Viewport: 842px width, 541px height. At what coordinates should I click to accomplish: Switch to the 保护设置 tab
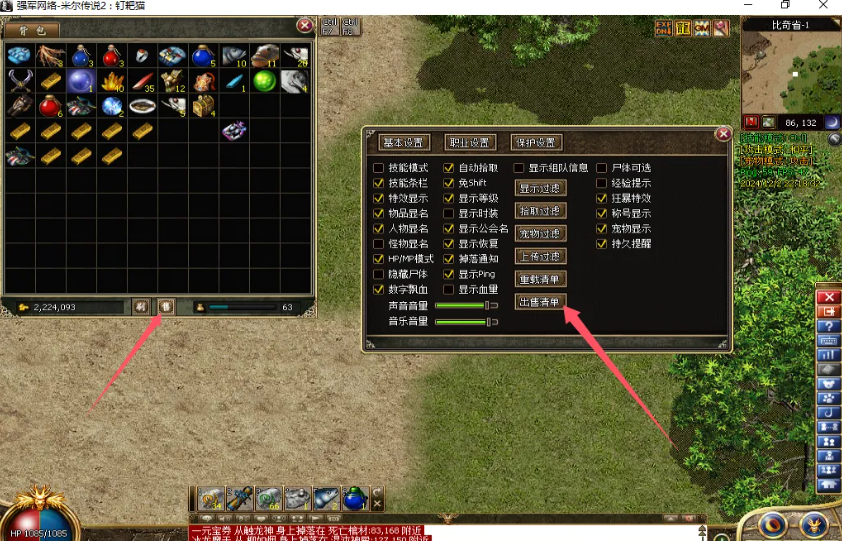536,142
